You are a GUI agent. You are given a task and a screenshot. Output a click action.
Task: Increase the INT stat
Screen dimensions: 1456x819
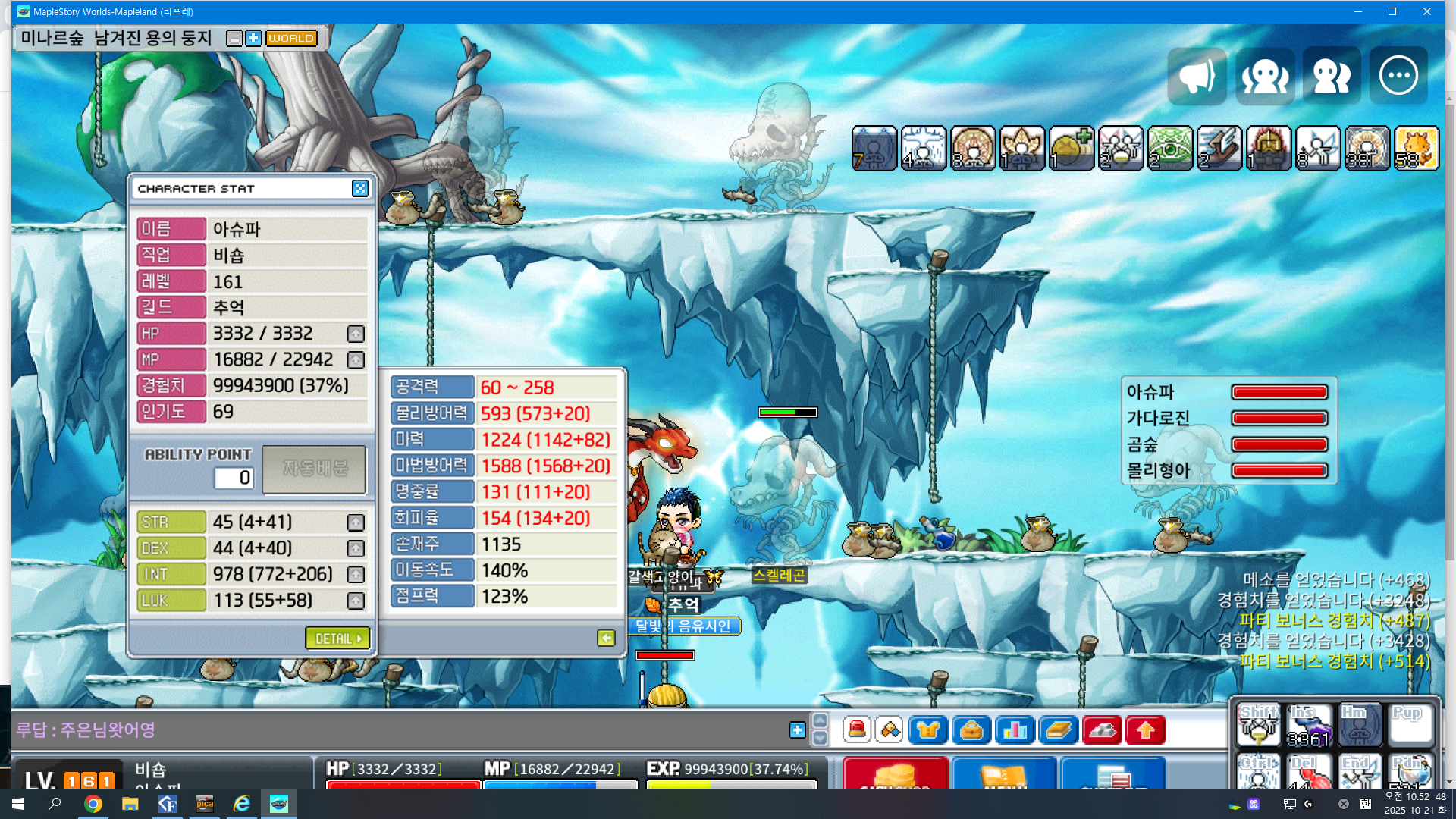pyautogui.click(x=356, y=575)
